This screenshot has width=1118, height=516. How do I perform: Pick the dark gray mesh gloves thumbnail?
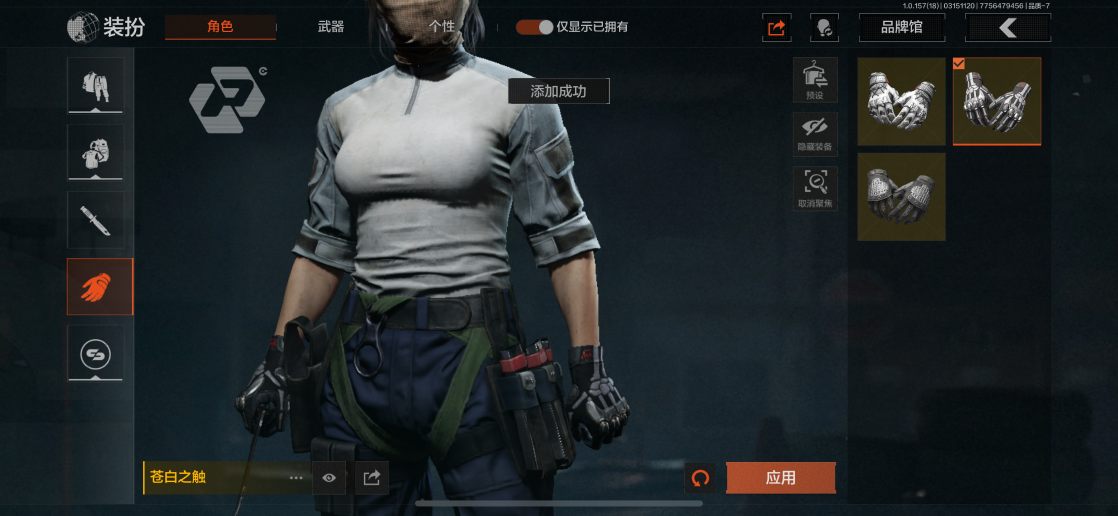tap(901, 196)
